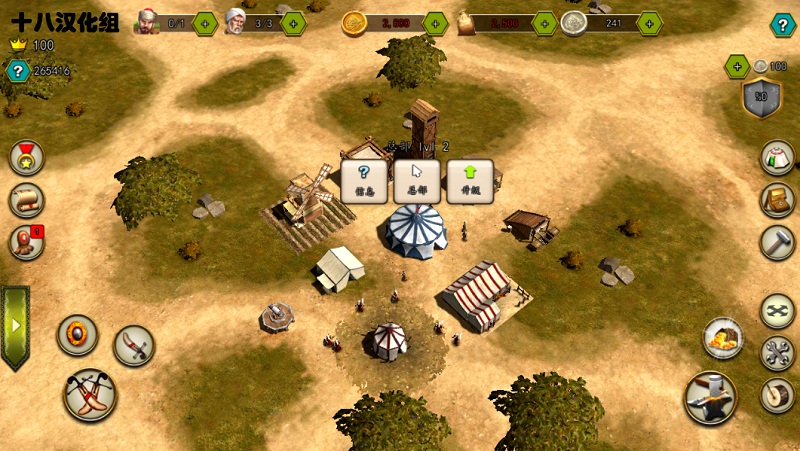Image resolution: width=800 pixels, height=451 pixels.
Task: Expand the green arrow side panel
Action: tap(15, 327)
